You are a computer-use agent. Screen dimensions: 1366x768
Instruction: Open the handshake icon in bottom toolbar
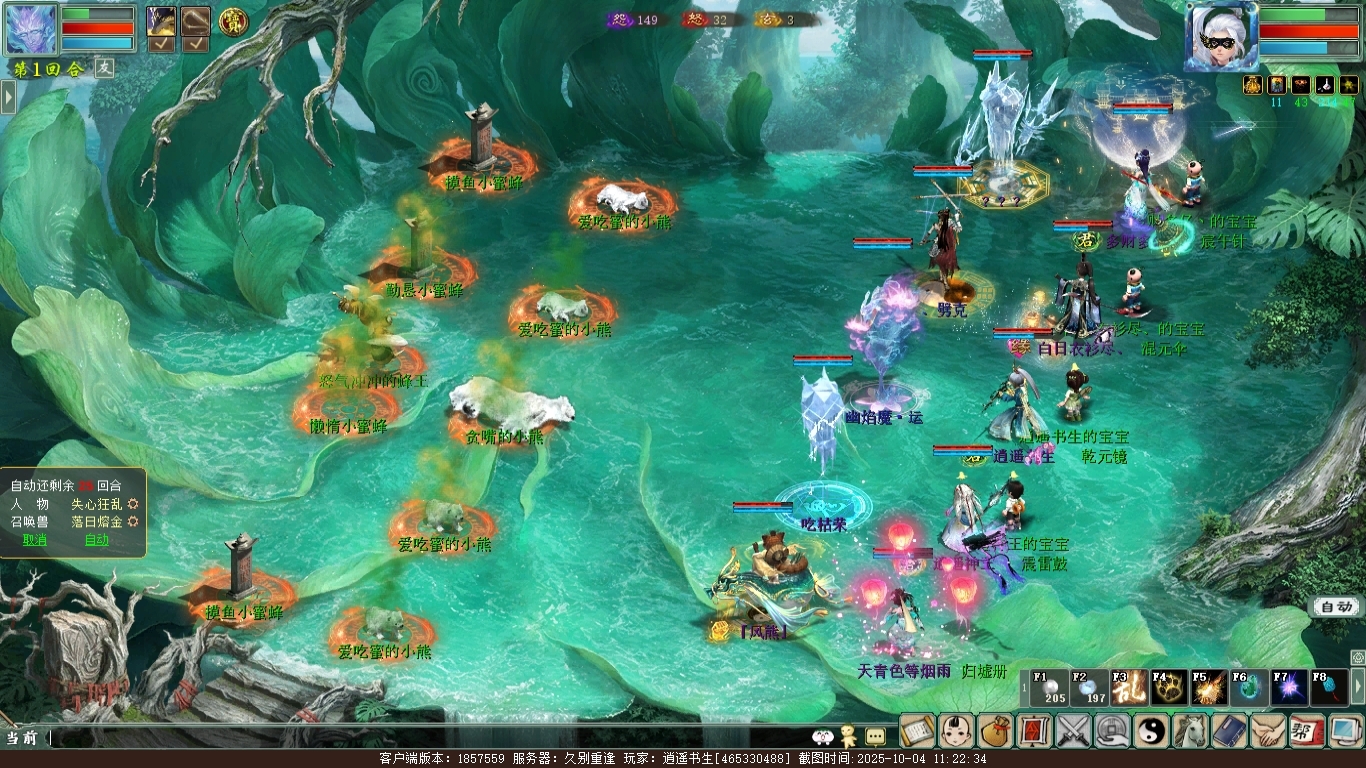point(1268,731)
